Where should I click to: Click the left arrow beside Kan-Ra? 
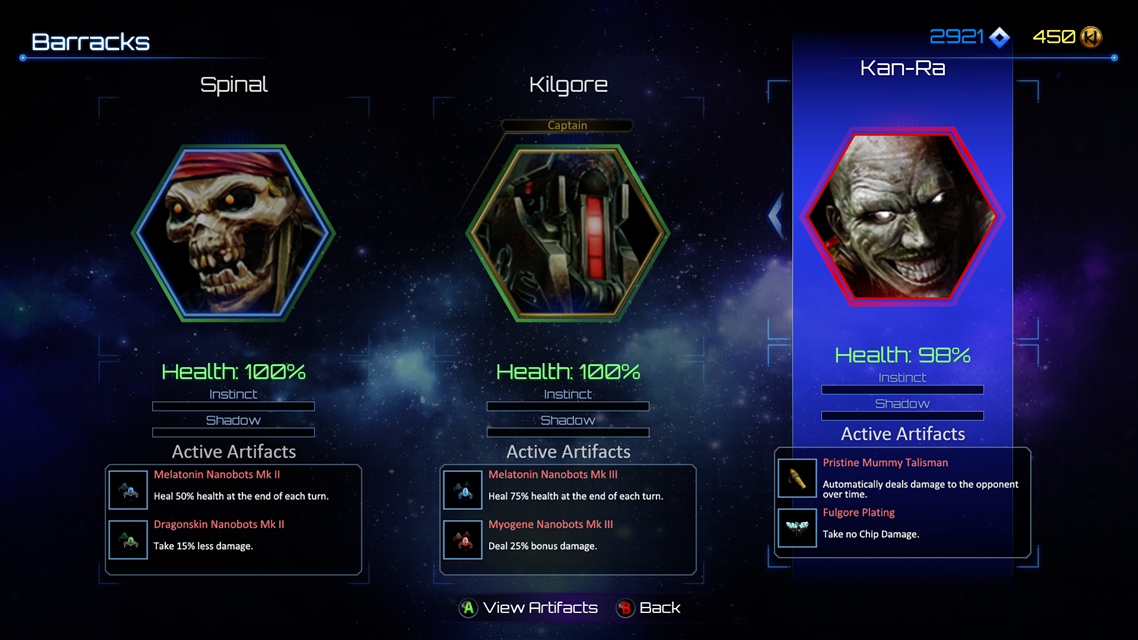(x=776, y=215)
